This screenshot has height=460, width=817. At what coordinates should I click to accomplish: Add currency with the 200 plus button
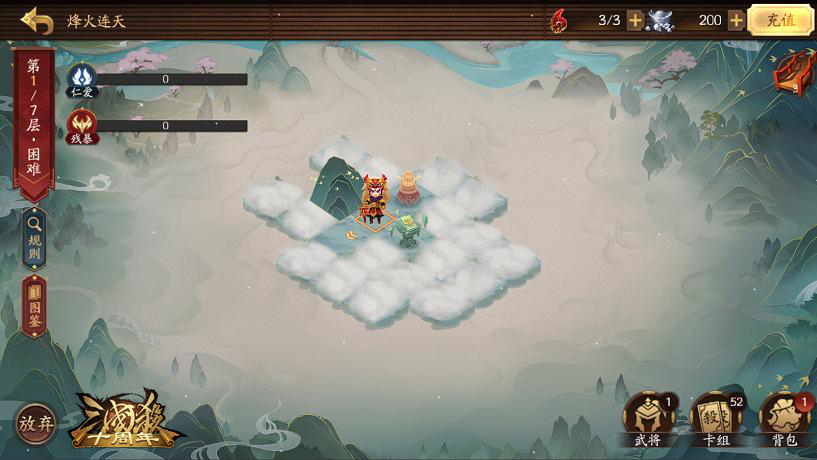point(736,20)
